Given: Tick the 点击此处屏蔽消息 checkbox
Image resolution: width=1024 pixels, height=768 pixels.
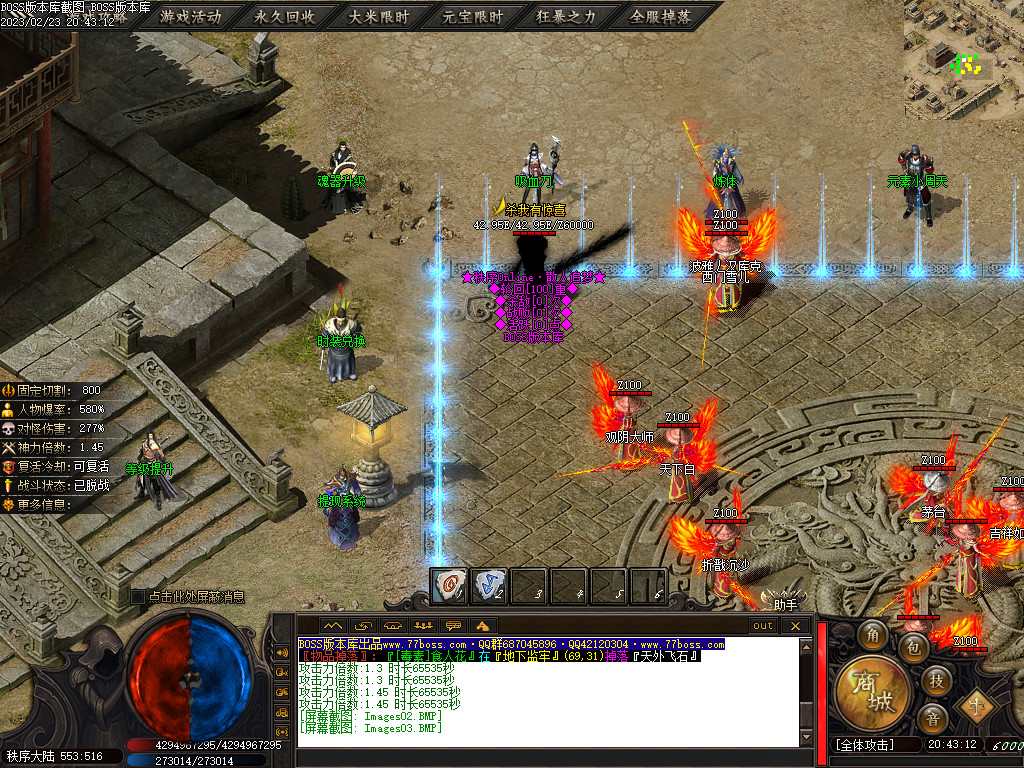Looking at the screenshot, I should [138, 597].
